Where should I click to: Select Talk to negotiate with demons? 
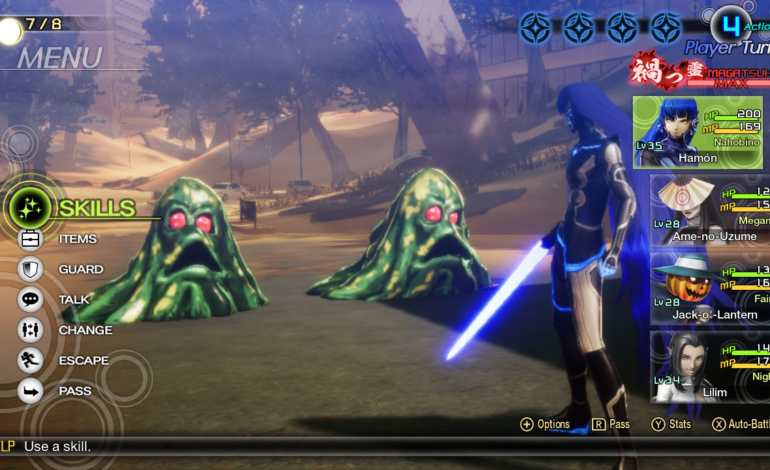(73, 299)
